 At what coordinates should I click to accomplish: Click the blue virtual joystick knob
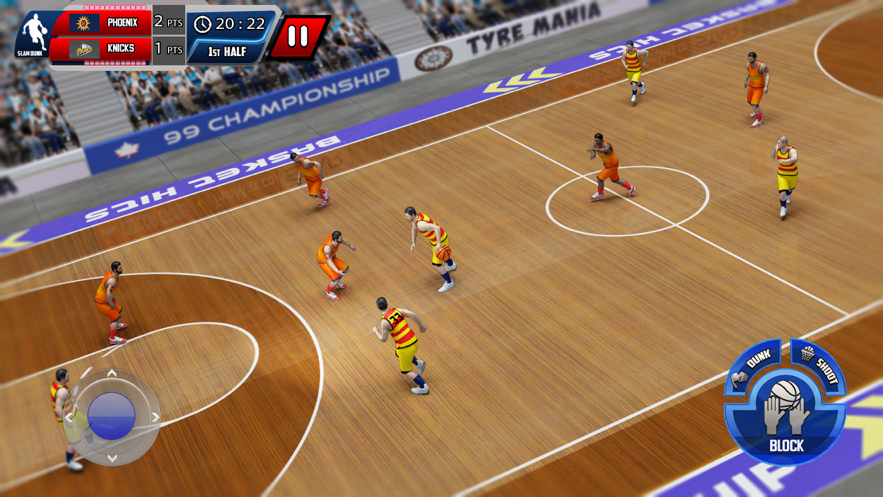(111, 415)
